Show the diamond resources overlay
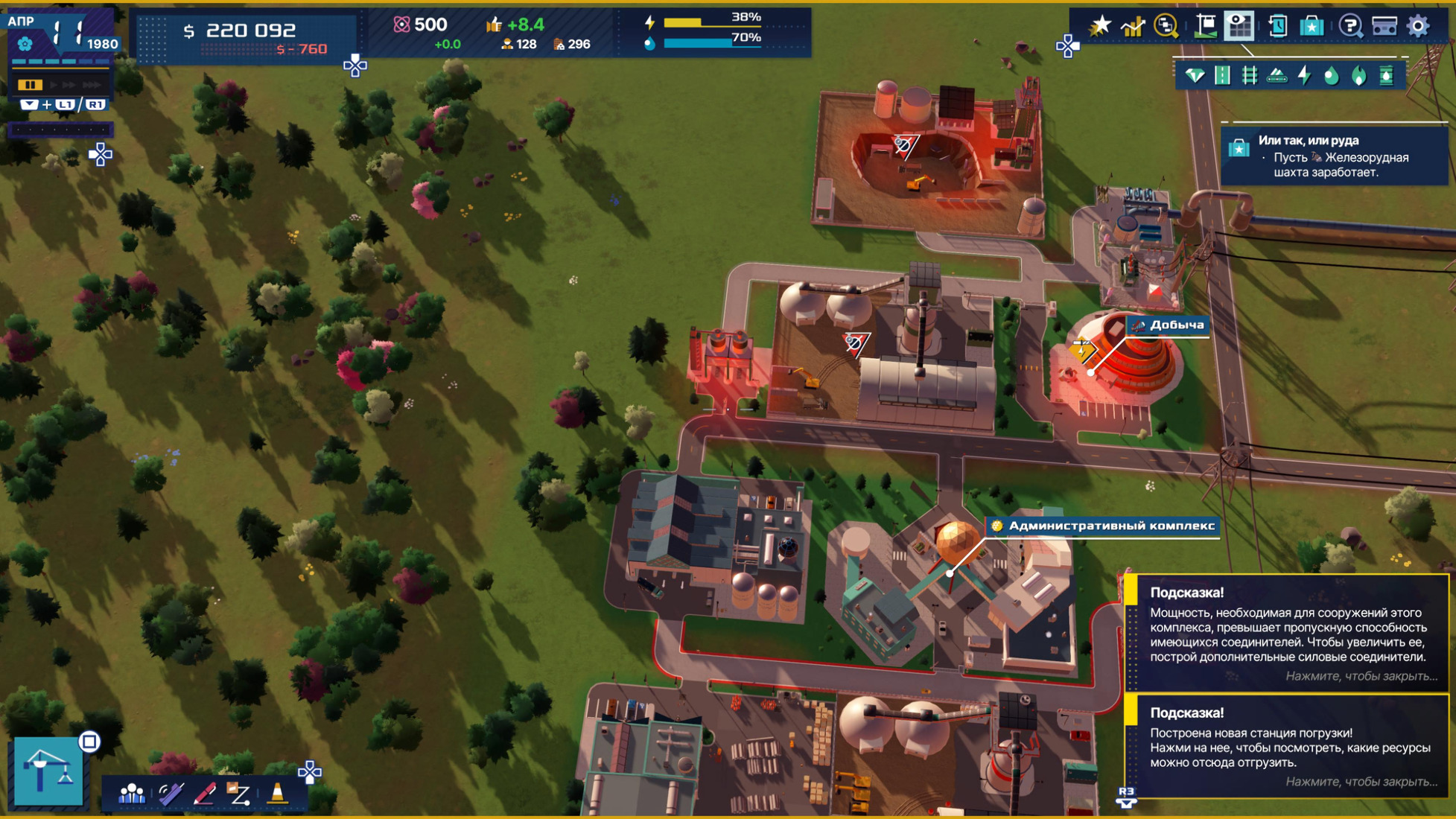1456x819 pixels. click(1195, 75)
